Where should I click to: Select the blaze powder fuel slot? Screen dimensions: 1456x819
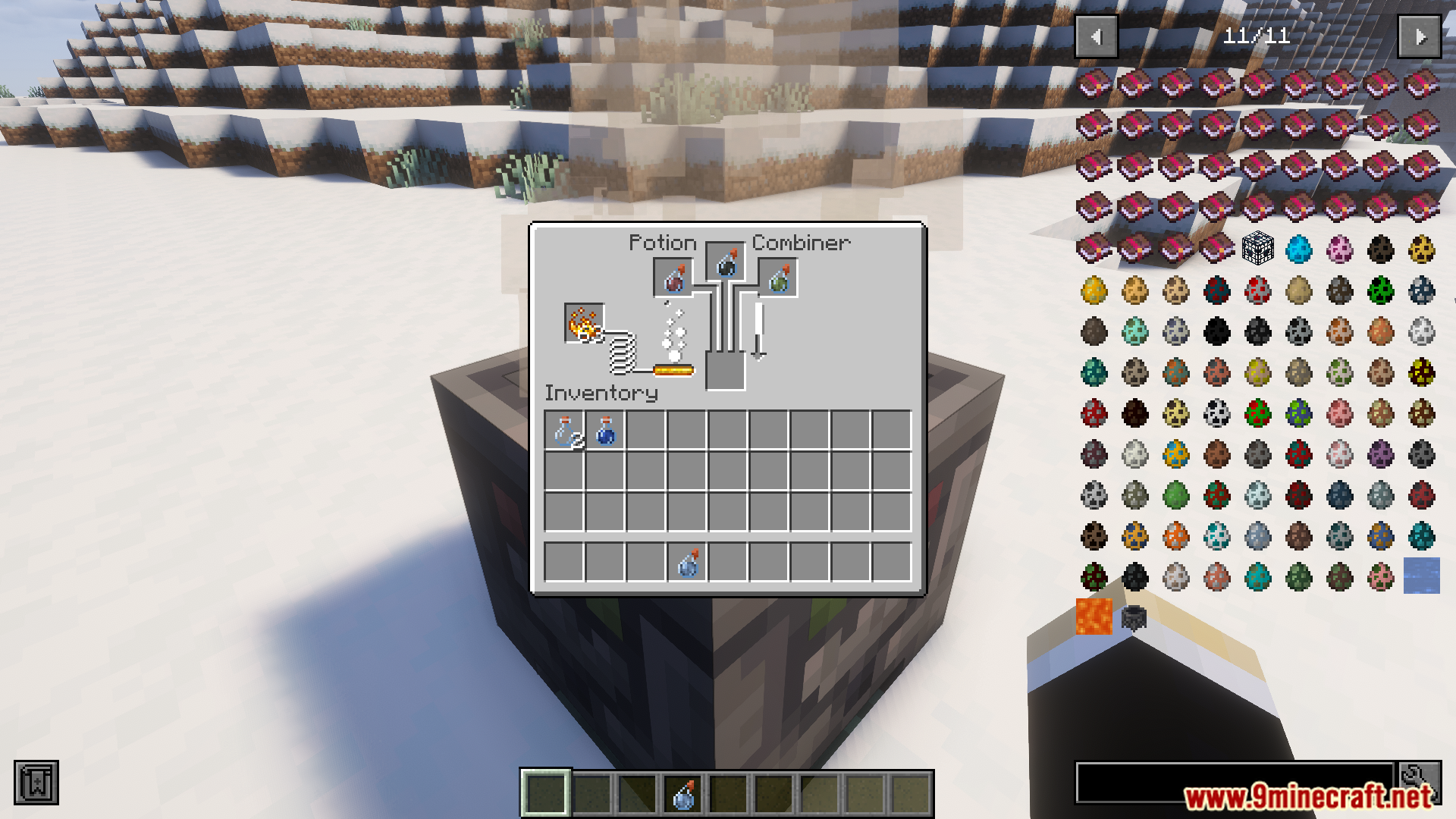pyautogui.click(x=584, y=323)
